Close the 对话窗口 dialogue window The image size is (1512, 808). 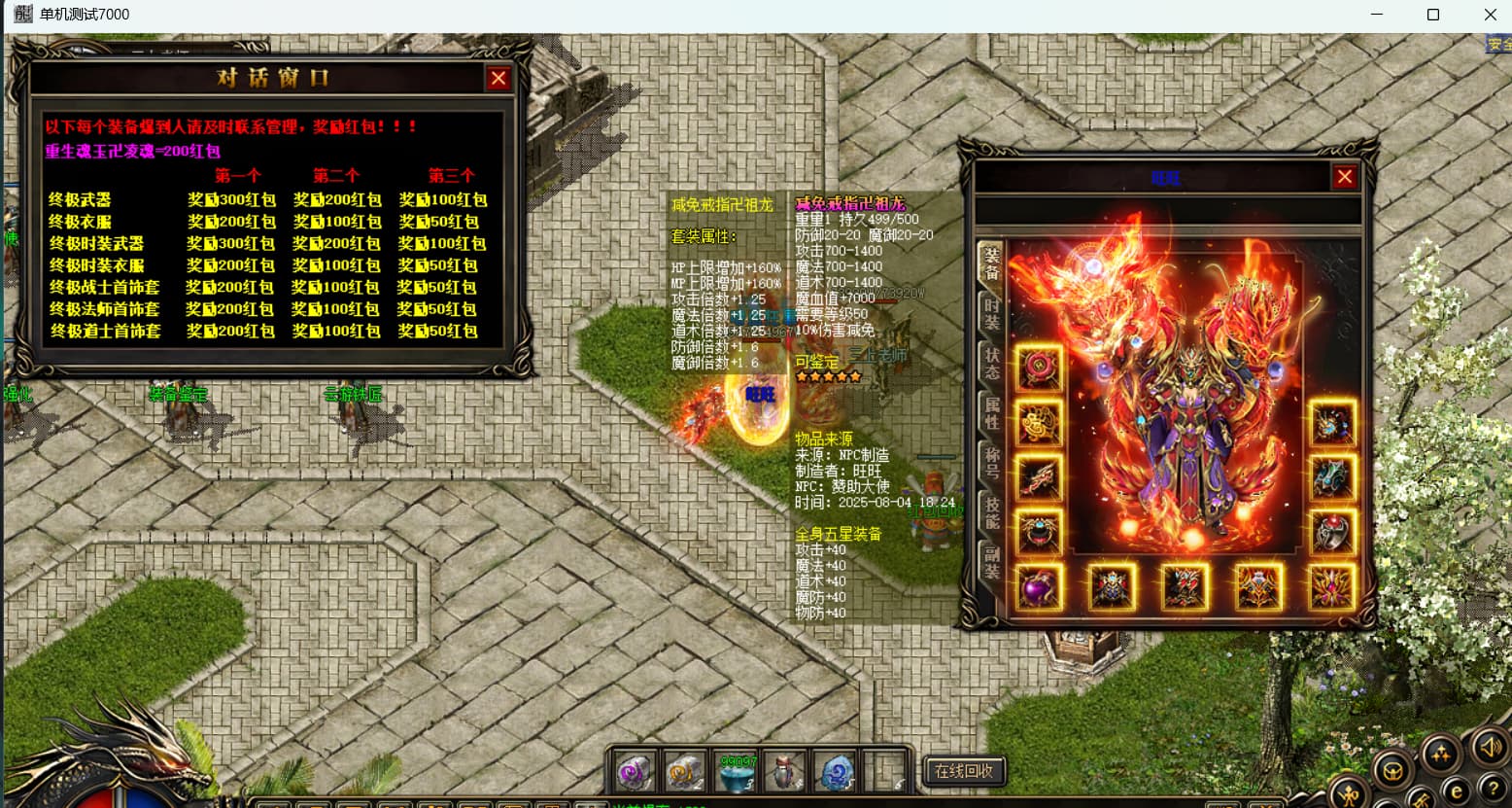(x=498, y=79)
